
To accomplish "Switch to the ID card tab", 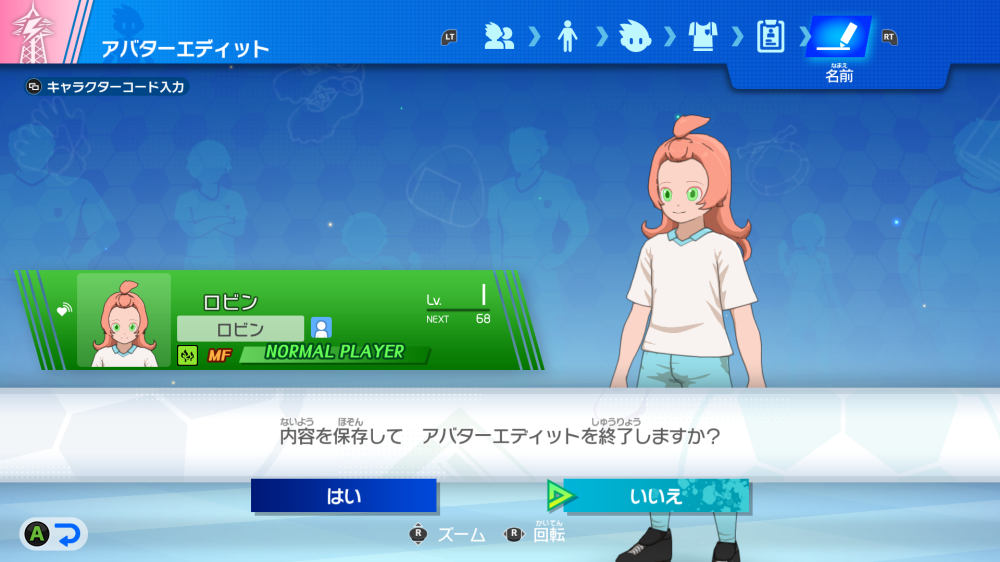I will pos(770,38).
